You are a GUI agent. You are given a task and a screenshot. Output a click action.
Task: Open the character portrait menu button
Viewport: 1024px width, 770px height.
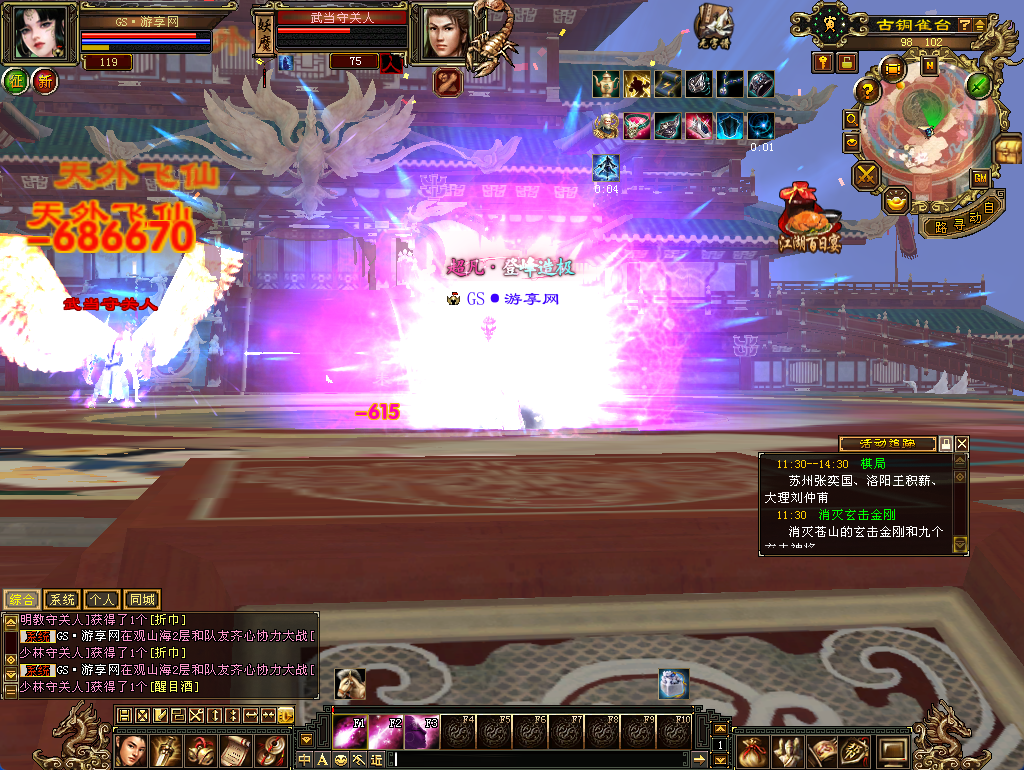[130, 749]
